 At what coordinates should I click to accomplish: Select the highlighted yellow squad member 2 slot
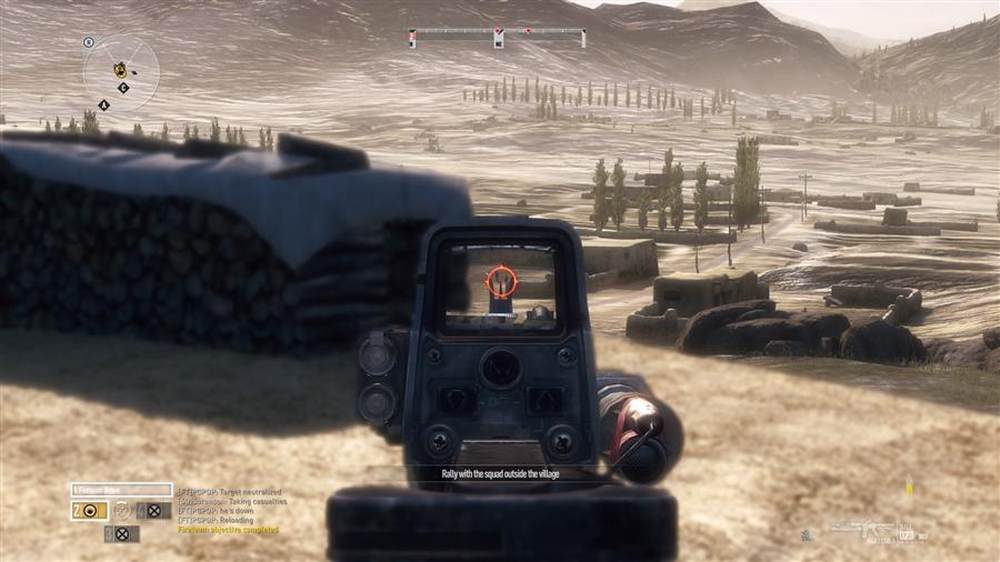pos(89,510)
